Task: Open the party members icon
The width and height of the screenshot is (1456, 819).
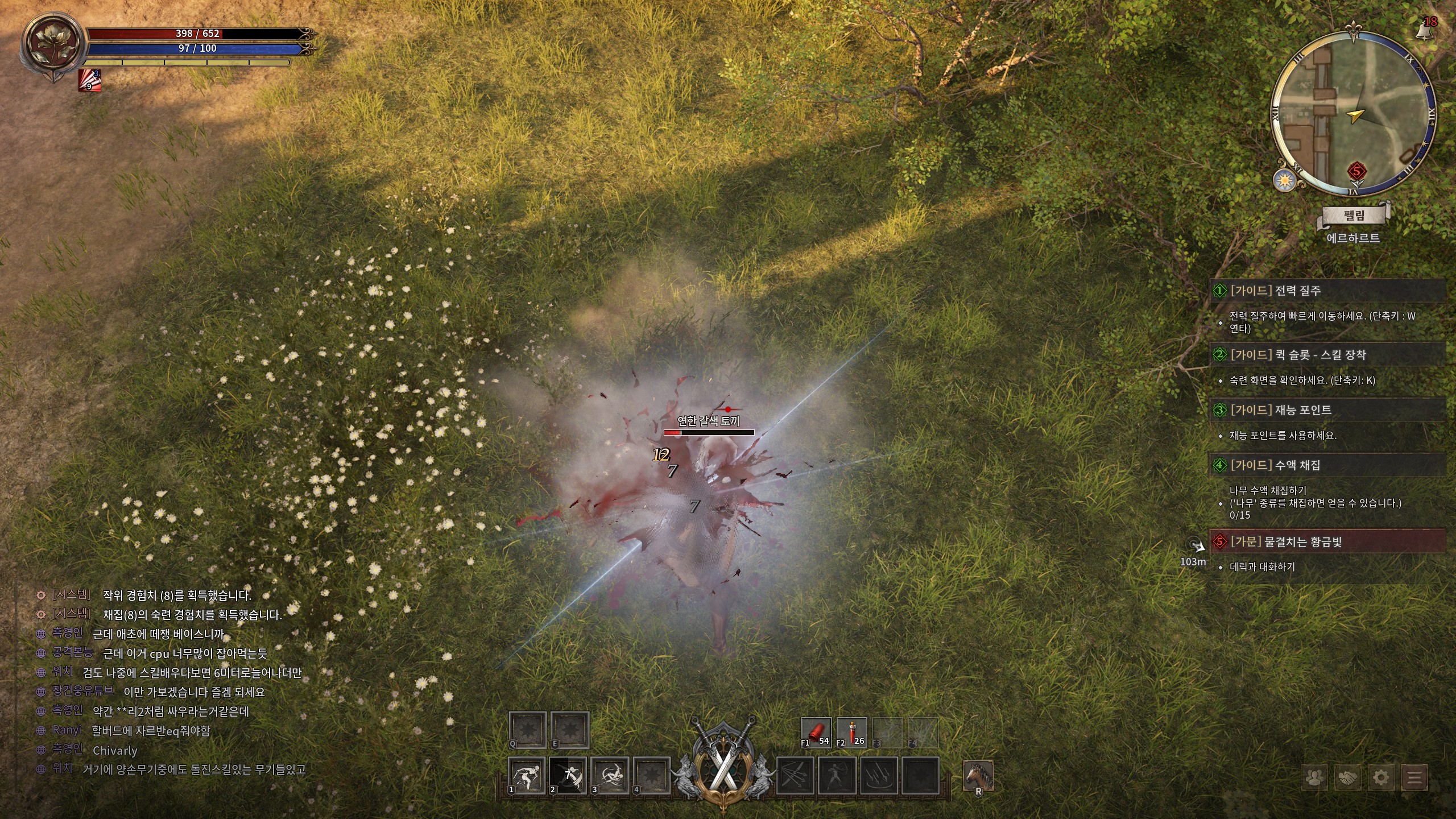Action: point(1314,777)
